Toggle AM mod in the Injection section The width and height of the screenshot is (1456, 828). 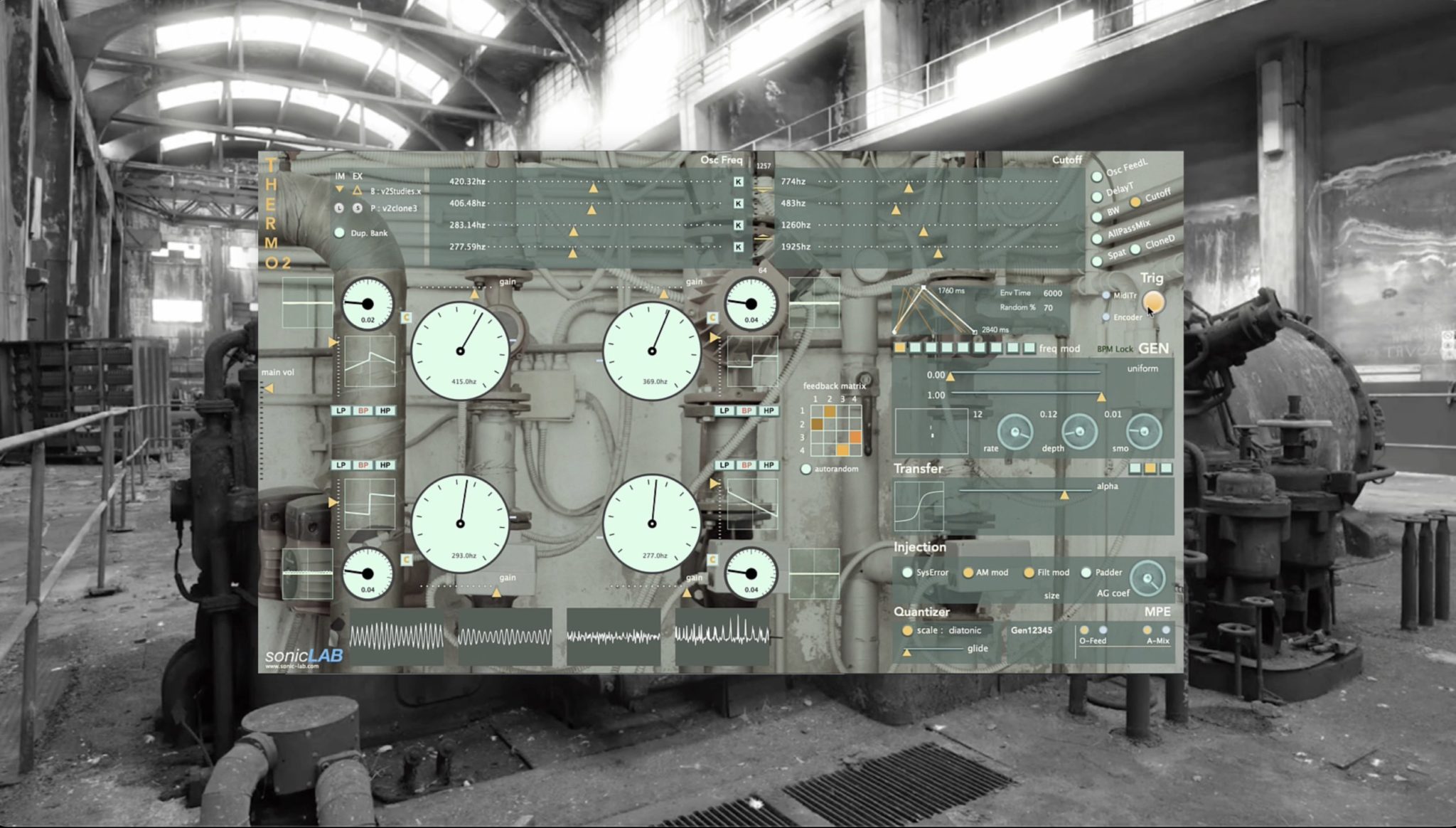(x=968, y=572)
